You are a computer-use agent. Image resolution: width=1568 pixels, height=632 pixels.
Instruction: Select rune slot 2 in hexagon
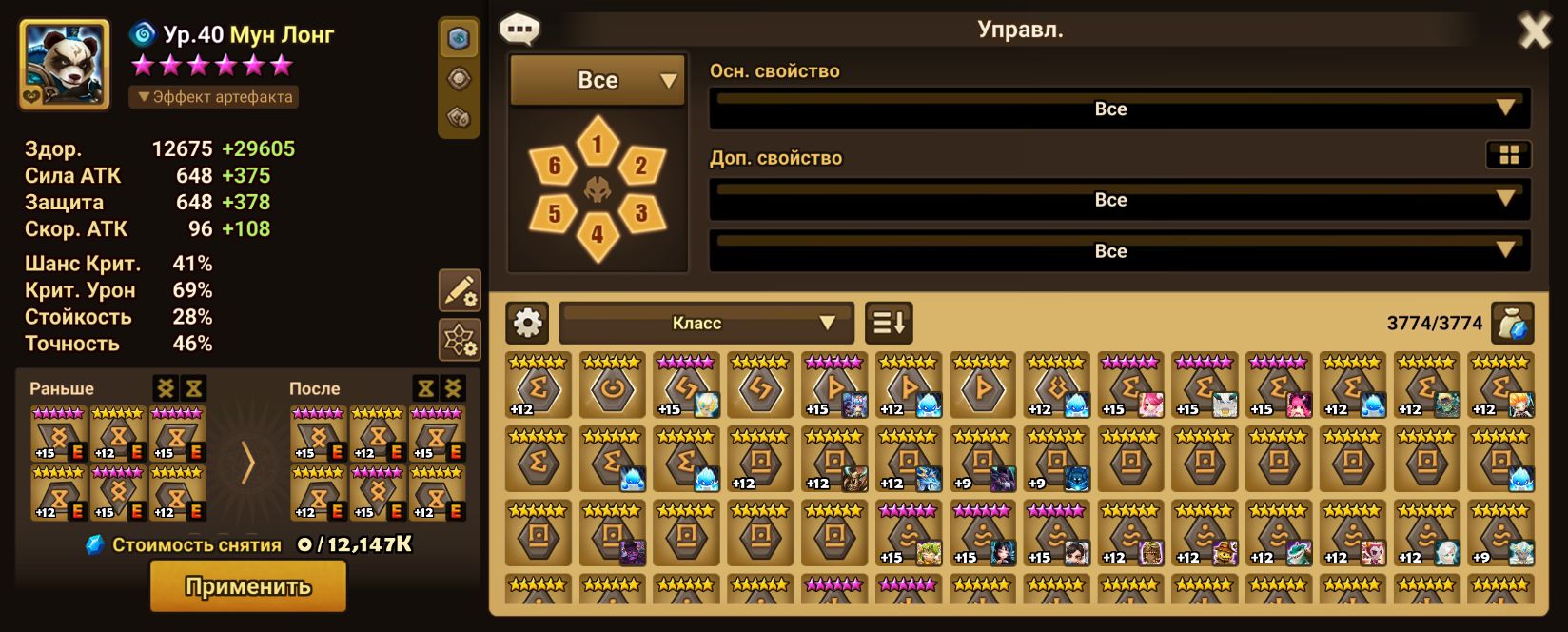tap(640, 167)
